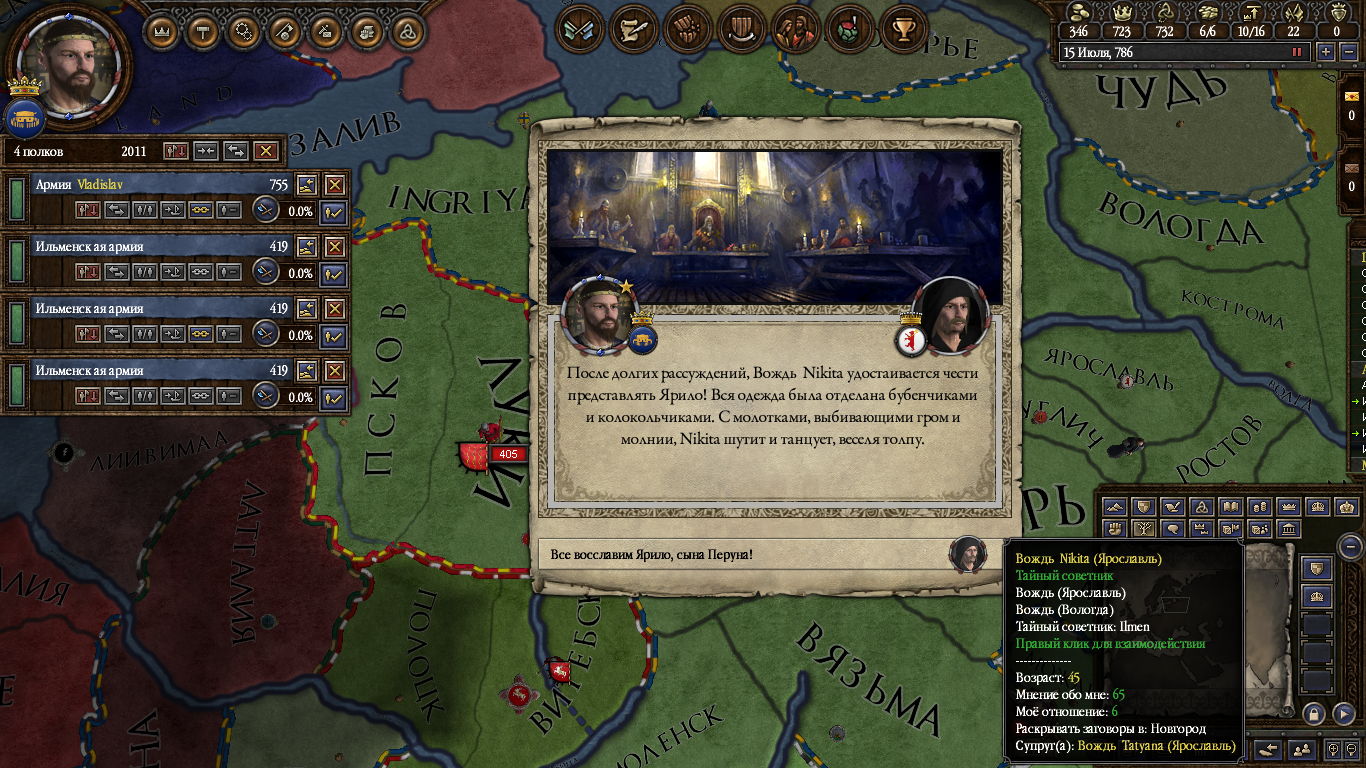This screenshot has height=768, width=1366.
Task: Toggle pause next to the date display
Action: click(1298, 52)
